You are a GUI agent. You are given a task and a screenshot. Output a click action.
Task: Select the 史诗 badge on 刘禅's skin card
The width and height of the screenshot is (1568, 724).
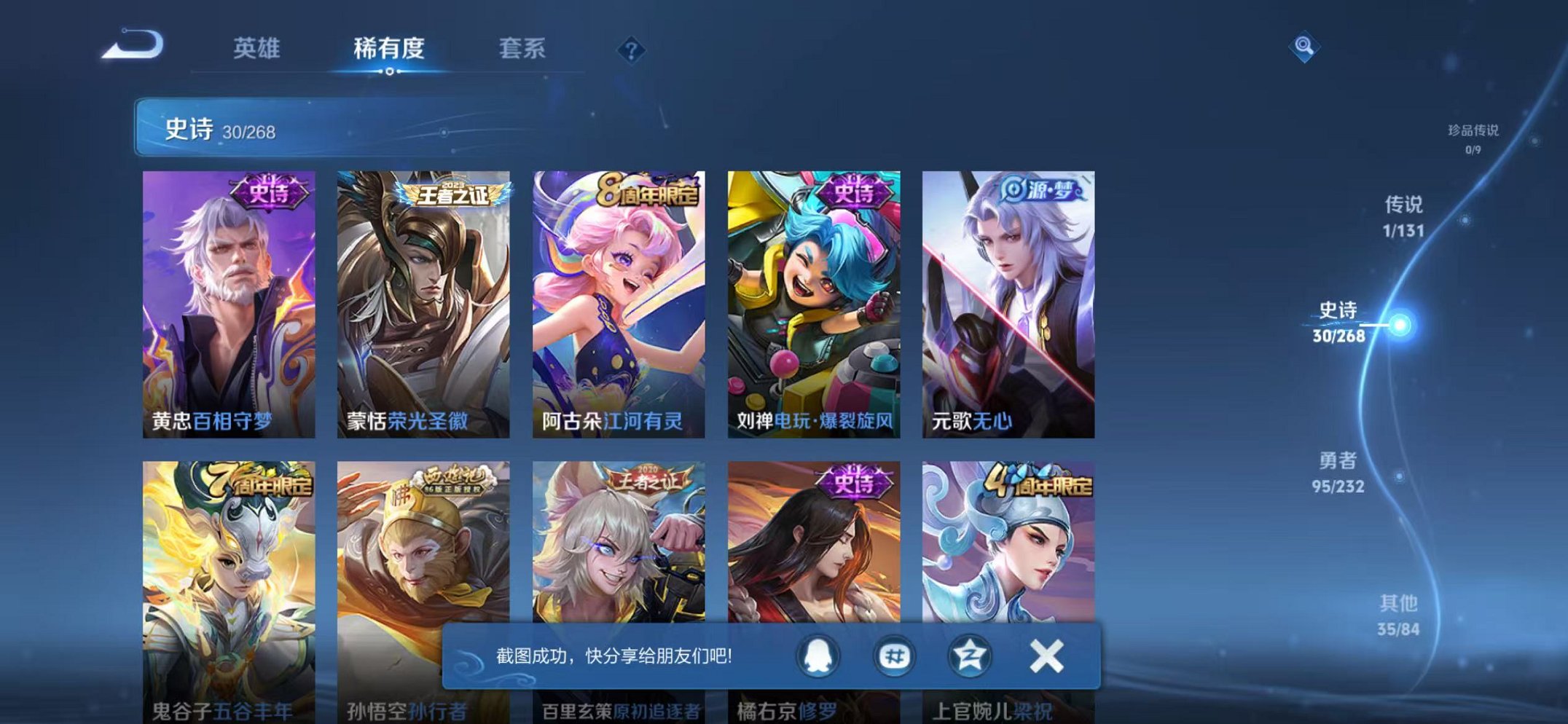852,192
